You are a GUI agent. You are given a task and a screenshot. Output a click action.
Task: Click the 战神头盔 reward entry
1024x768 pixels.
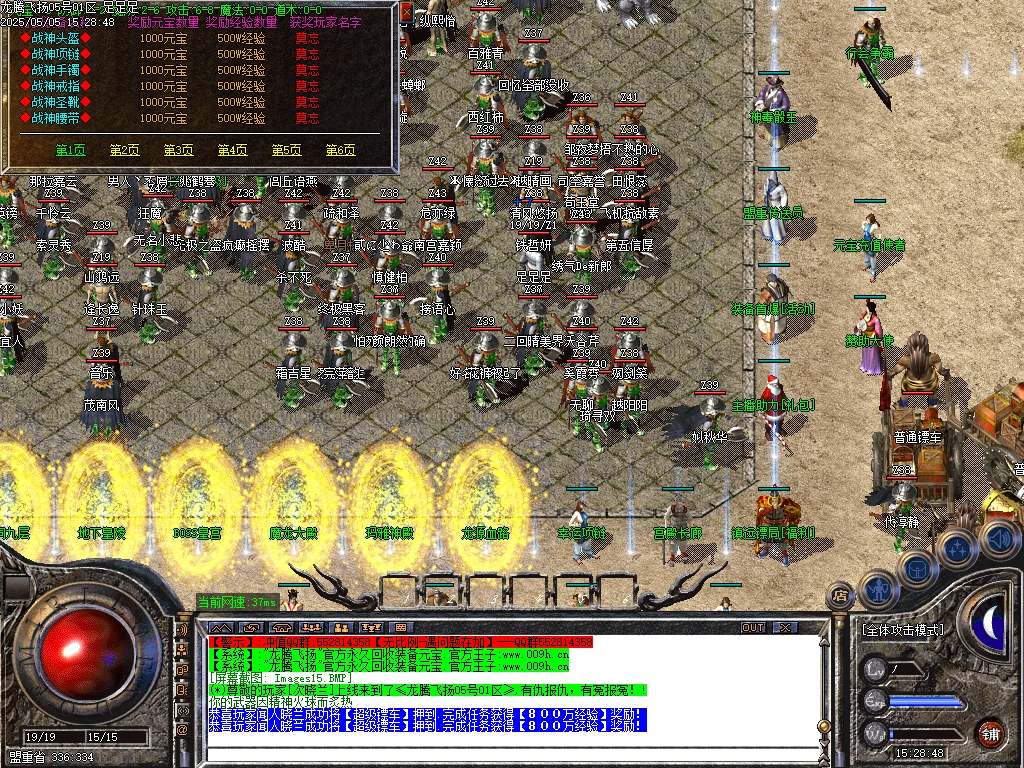56,38
